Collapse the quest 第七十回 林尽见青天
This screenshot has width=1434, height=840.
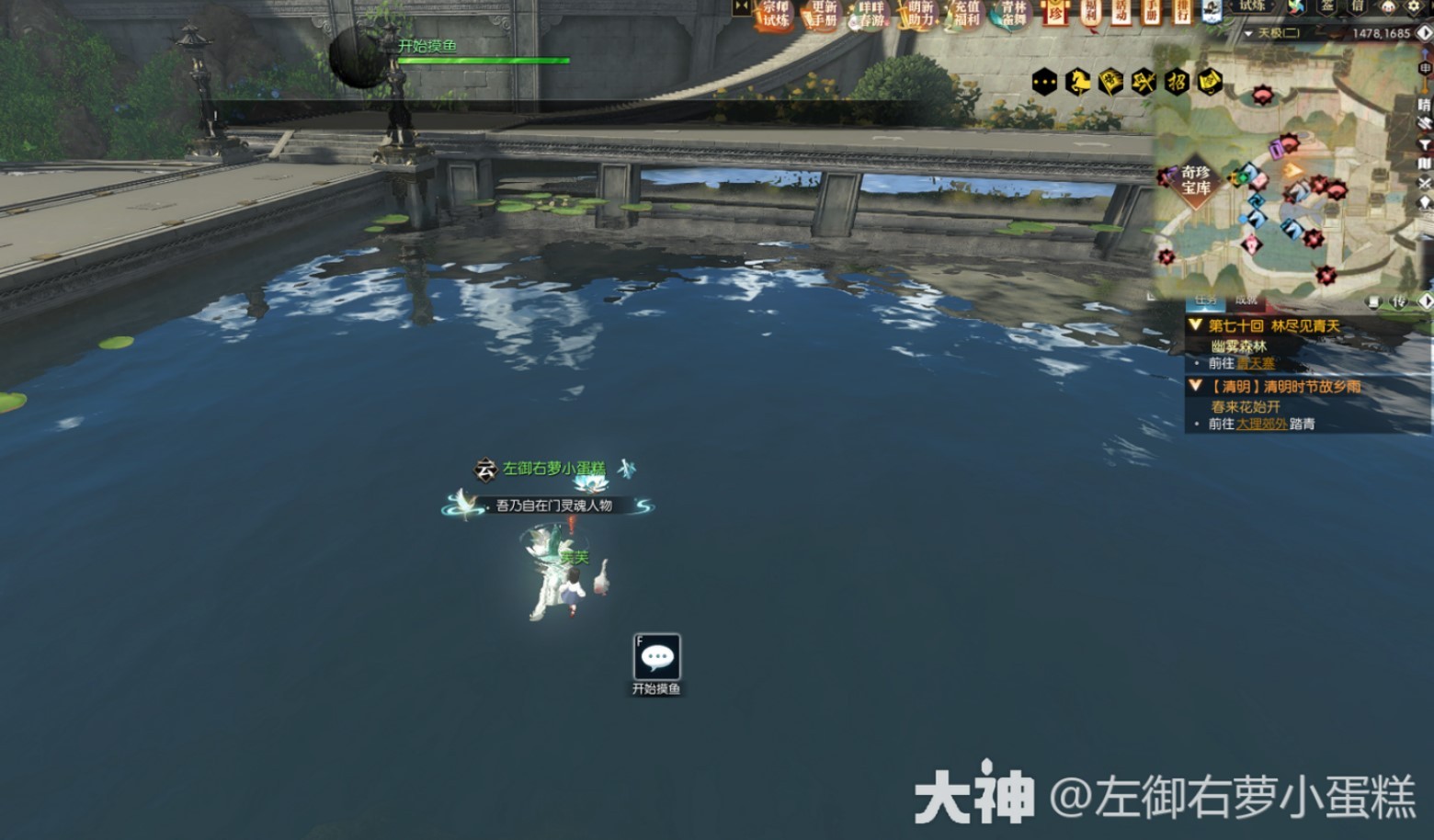point(1194,325)
